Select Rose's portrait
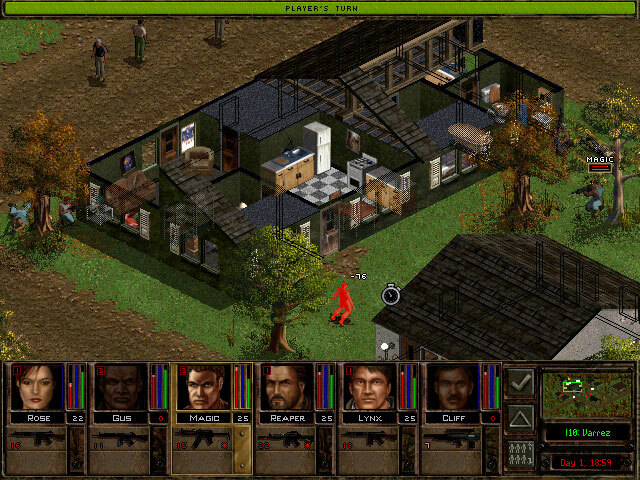 [x=37, y=388]
